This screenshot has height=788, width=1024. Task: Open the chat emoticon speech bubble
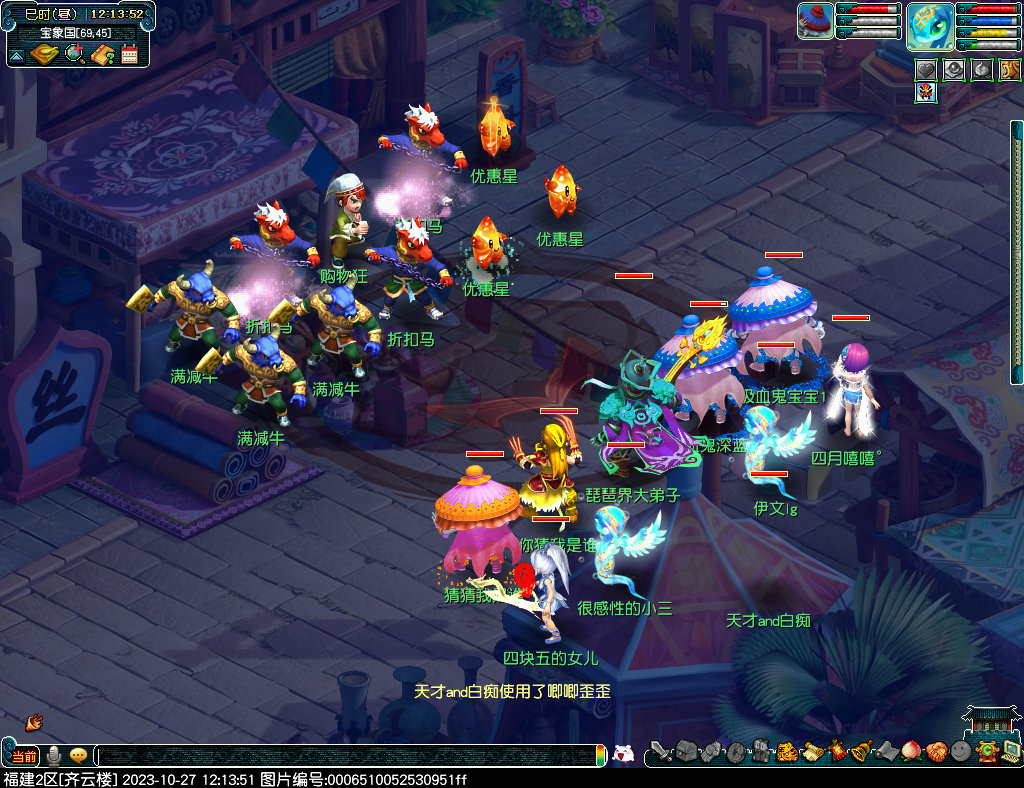coord(78,756)
